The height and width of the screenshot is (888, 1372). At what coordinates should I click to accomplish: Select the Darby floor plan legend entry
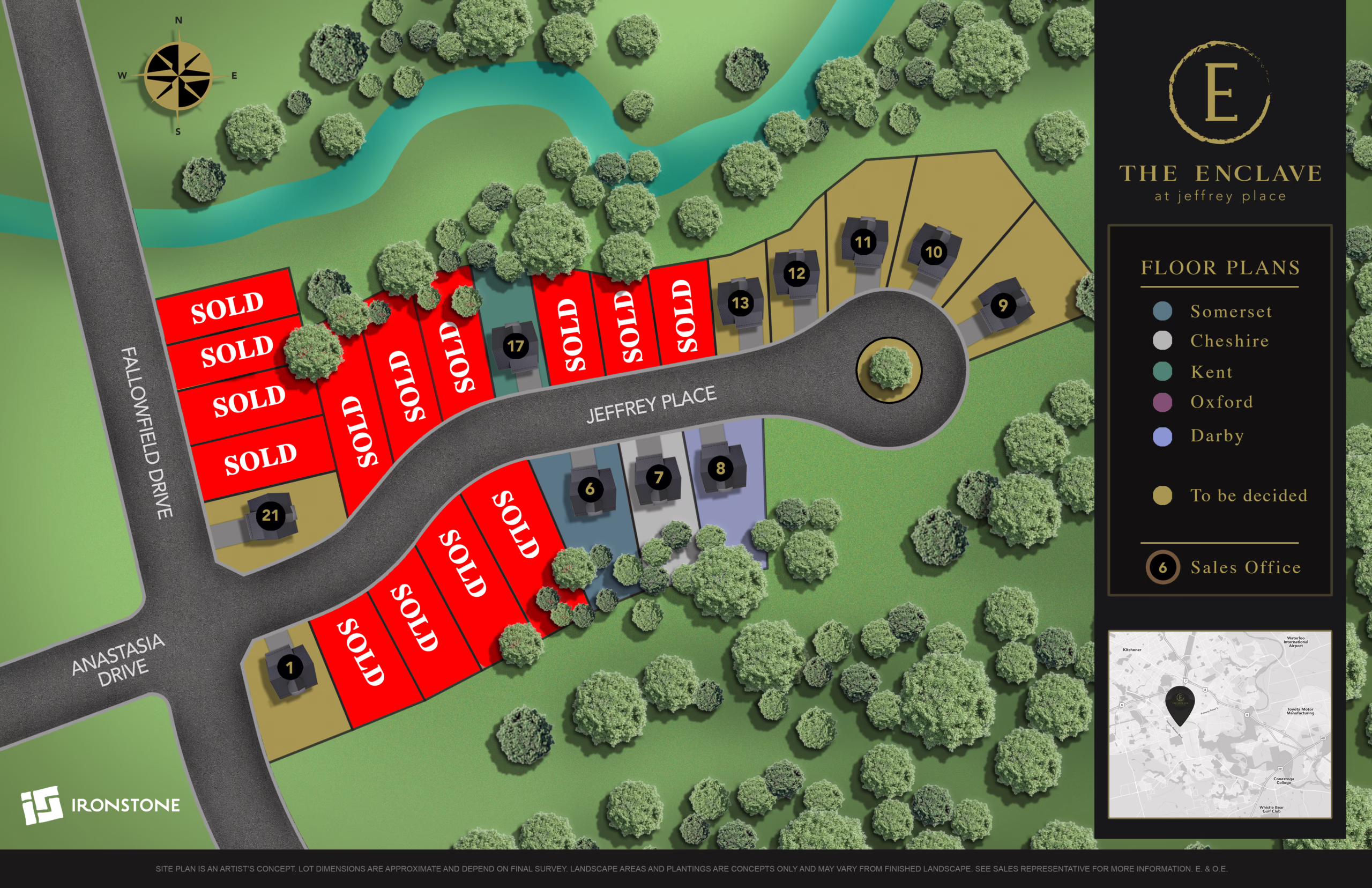point(1217,436)
